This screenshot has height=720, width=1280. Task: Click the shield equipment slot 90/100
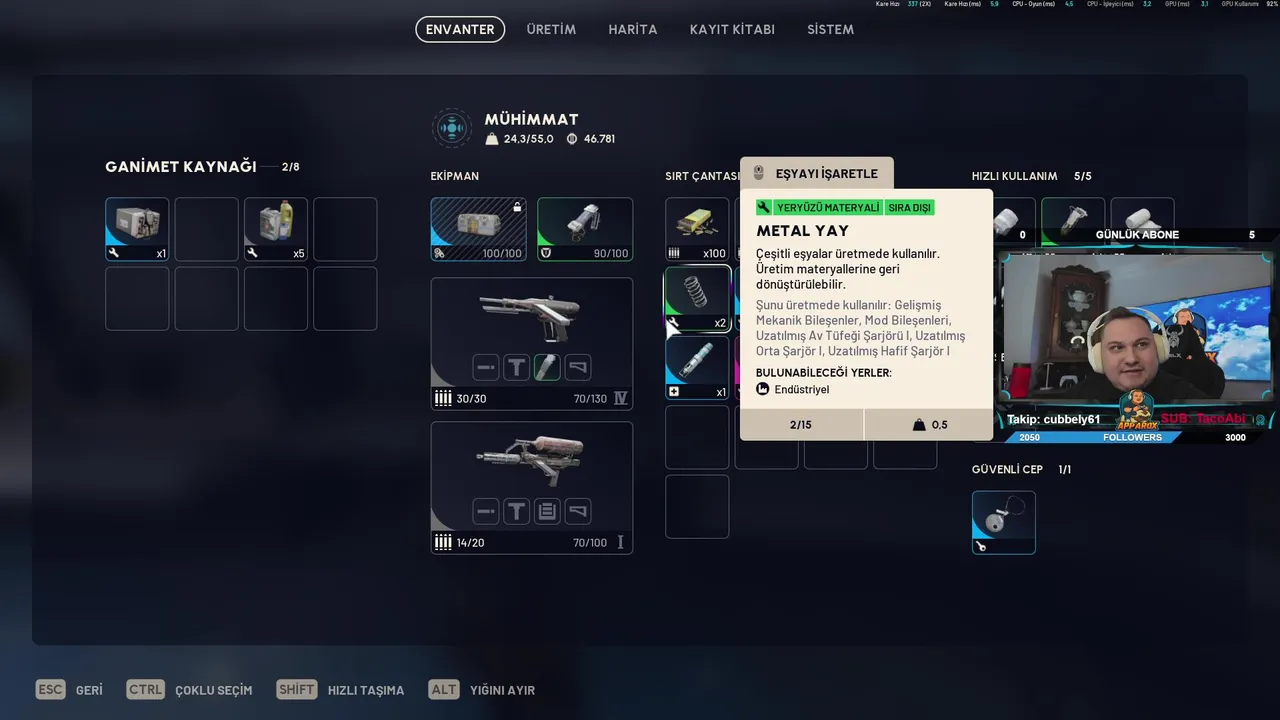tap(584, 228)
